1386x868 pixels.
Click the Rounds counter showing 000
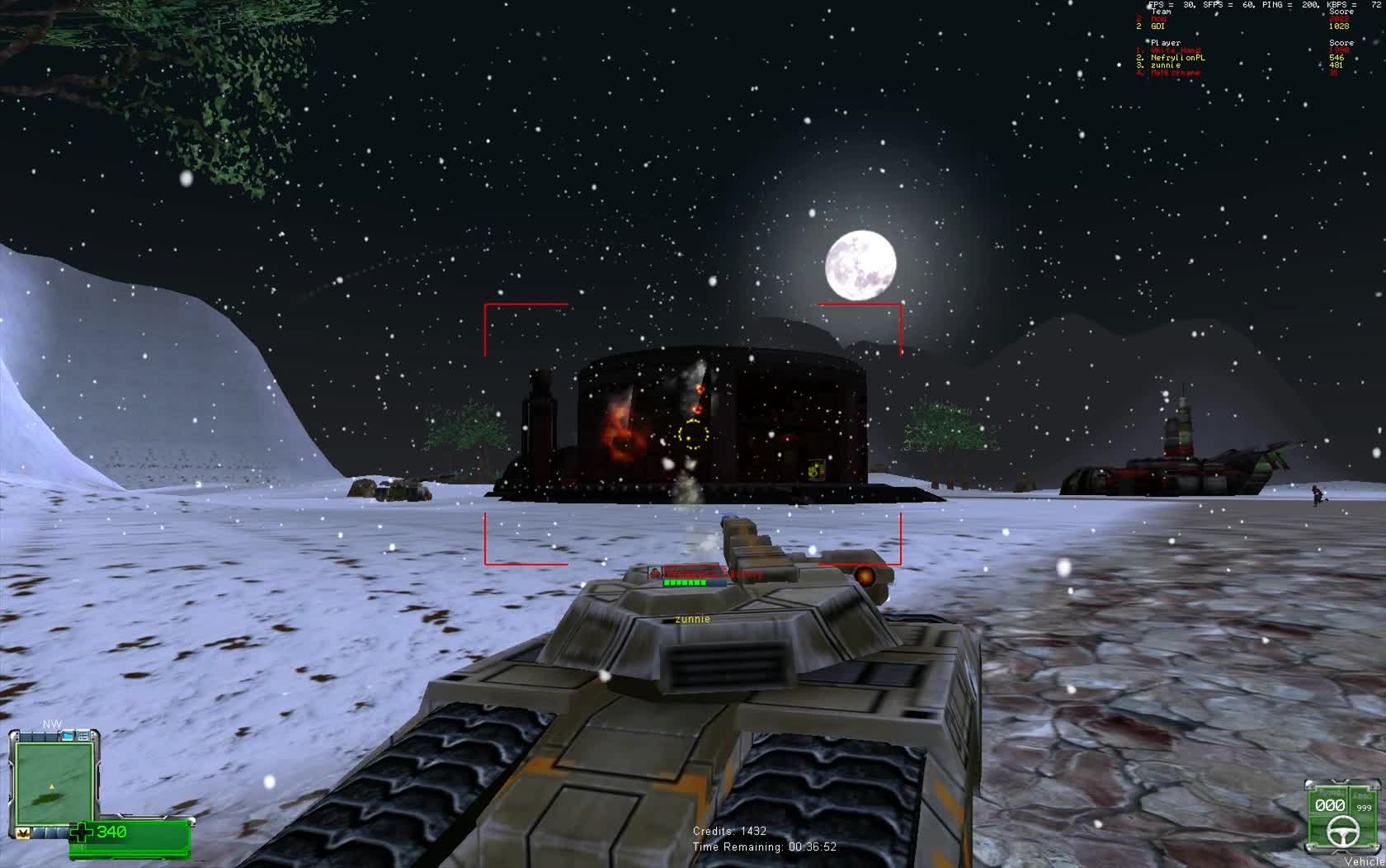[x=1330, y=805]
